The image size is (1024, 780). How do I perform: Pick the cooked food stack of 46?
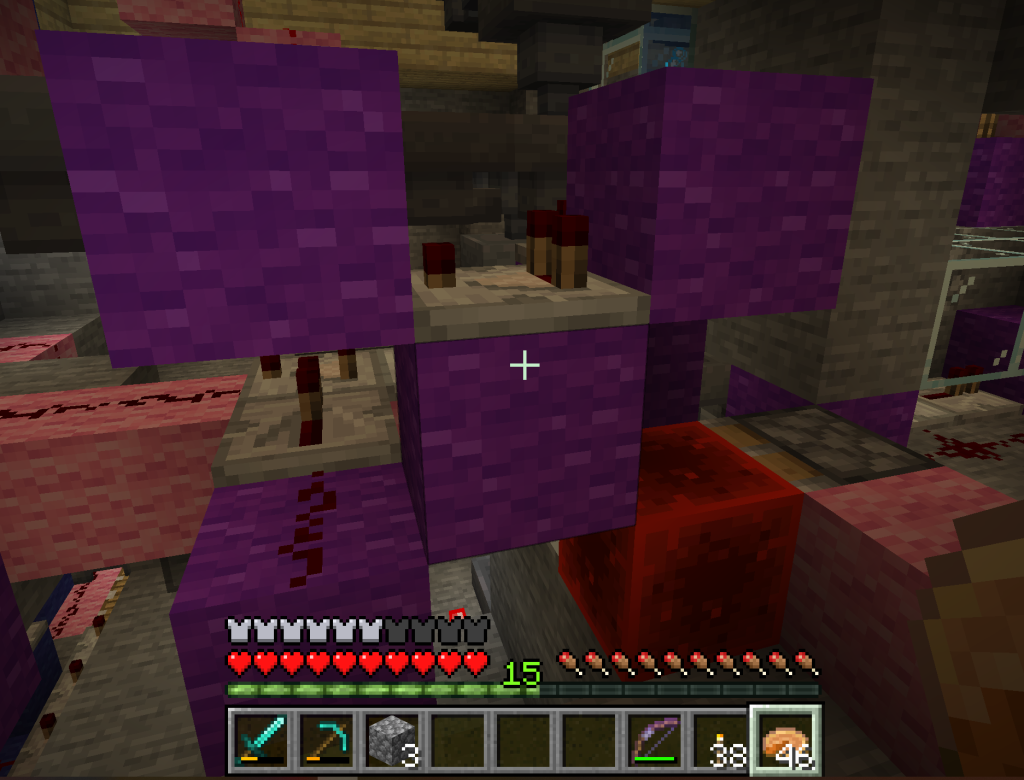(787, 743)
